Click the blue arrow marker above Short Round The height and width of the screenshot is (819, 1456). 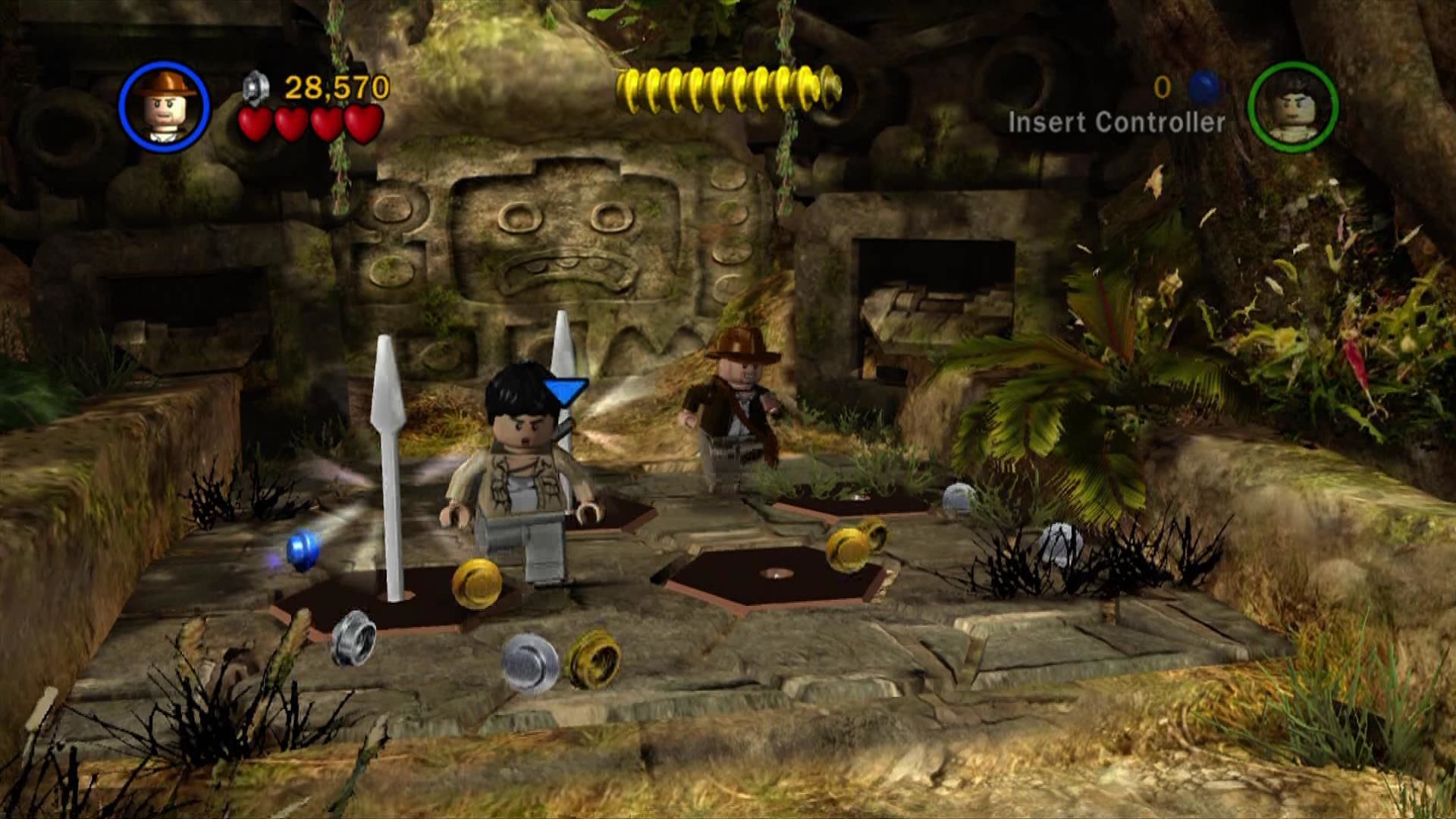tap(565, 388)
